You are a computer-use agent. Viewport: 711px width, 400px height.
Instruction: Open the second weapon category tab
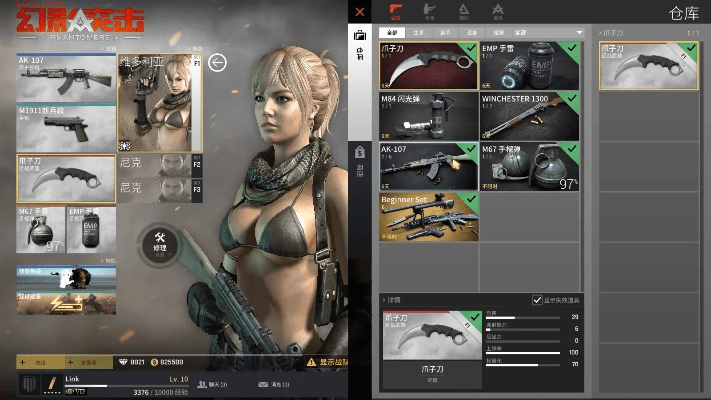click(434, 12)
